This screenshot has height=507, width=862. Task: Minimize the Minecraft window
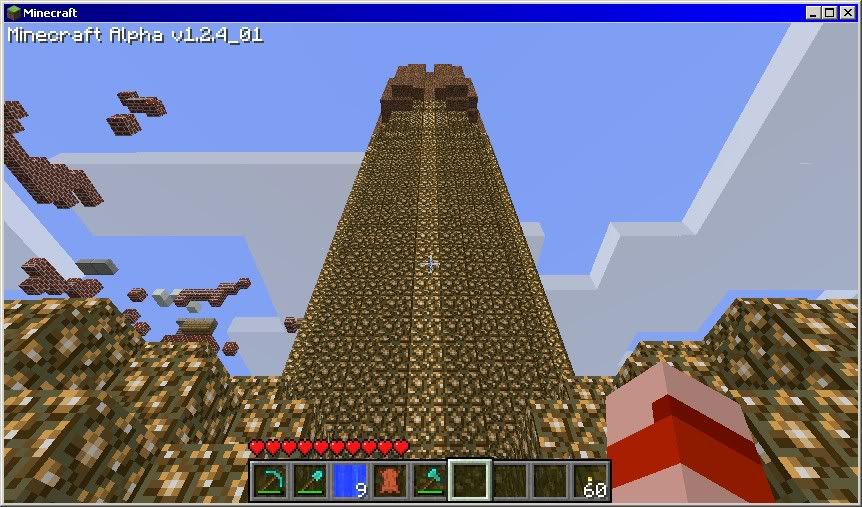813,12
